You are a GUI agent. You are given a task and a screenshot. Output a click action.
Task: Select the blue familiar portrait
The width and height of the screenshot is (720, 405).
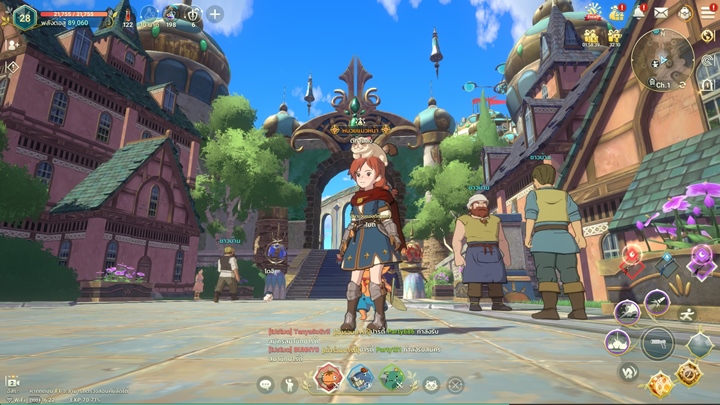361,378
